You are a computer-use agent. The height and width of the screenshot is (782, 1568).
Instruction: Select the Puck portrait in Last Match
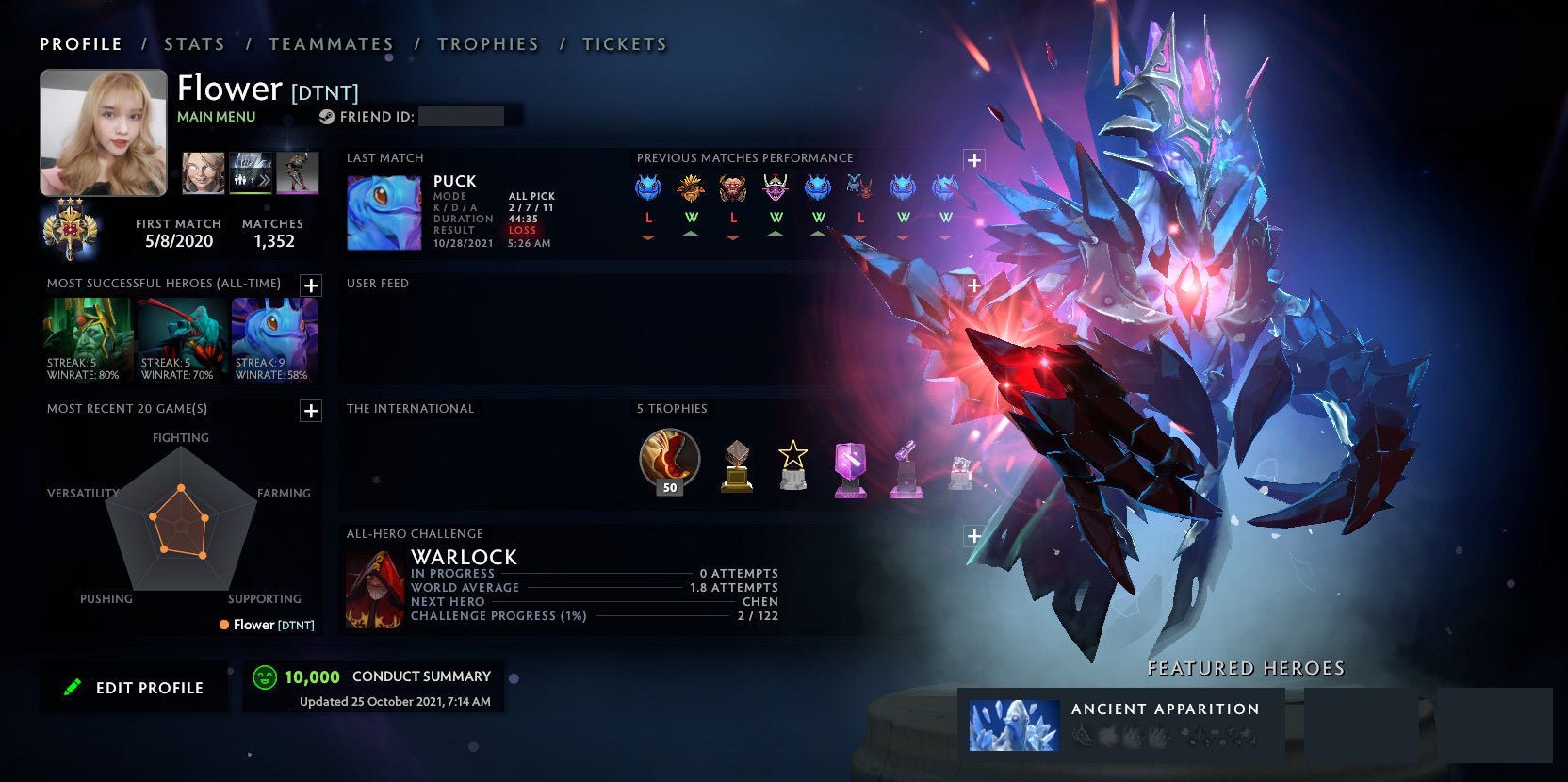coord(384,211)
